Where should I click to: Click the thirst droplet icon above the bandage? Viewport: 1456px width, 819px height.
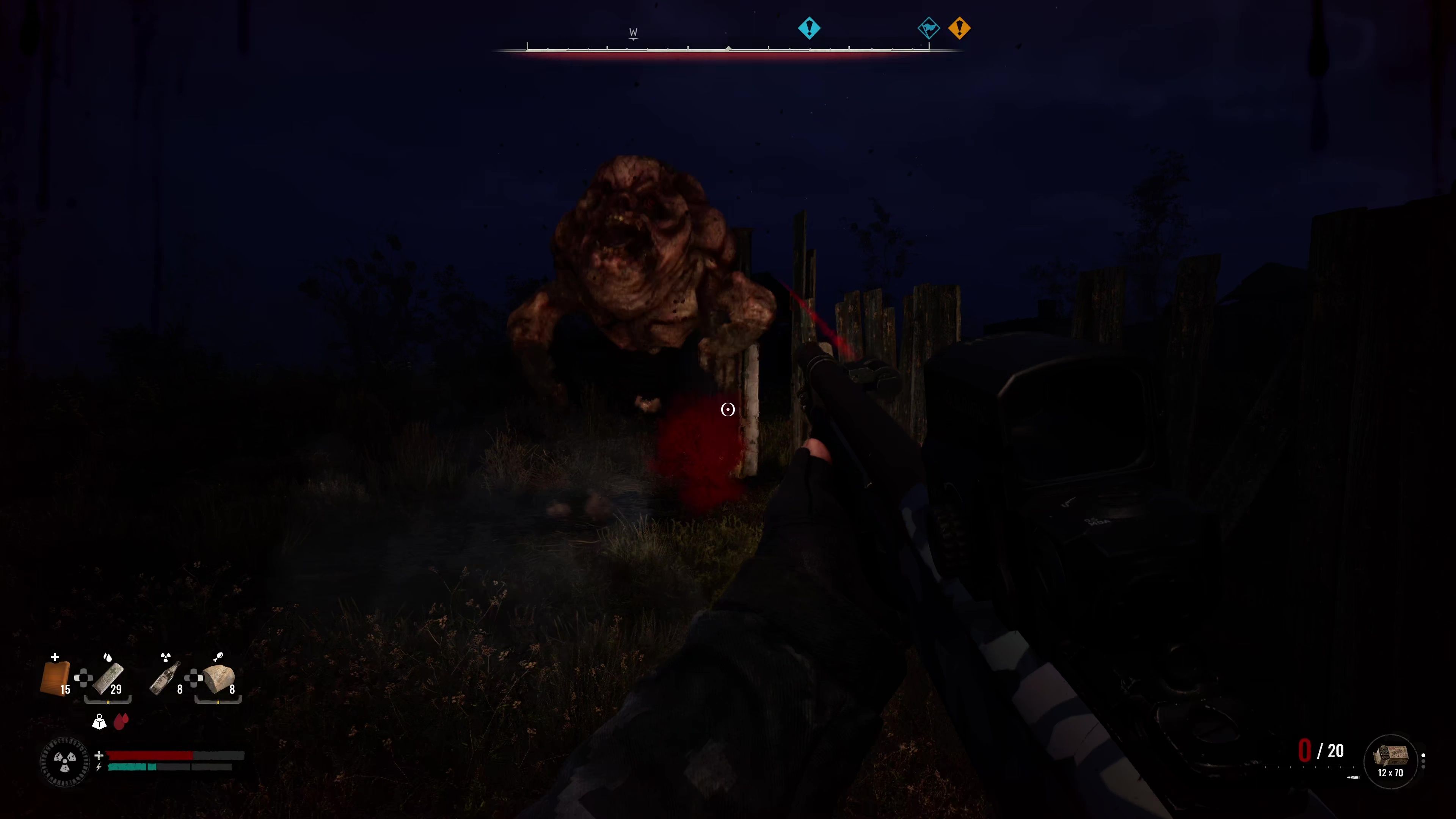click(108, 657)
